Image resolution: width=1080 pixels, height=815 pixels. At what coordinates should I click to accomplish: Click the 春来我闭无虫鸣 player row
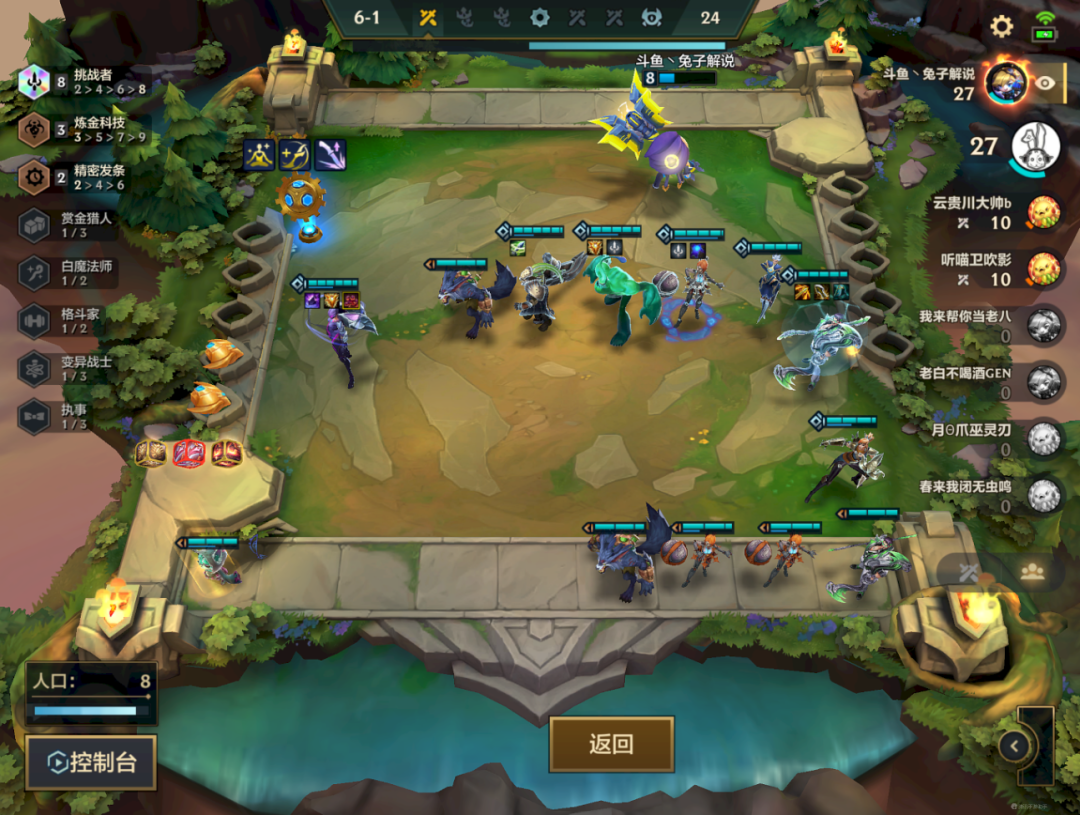click(x=990, y=495)
